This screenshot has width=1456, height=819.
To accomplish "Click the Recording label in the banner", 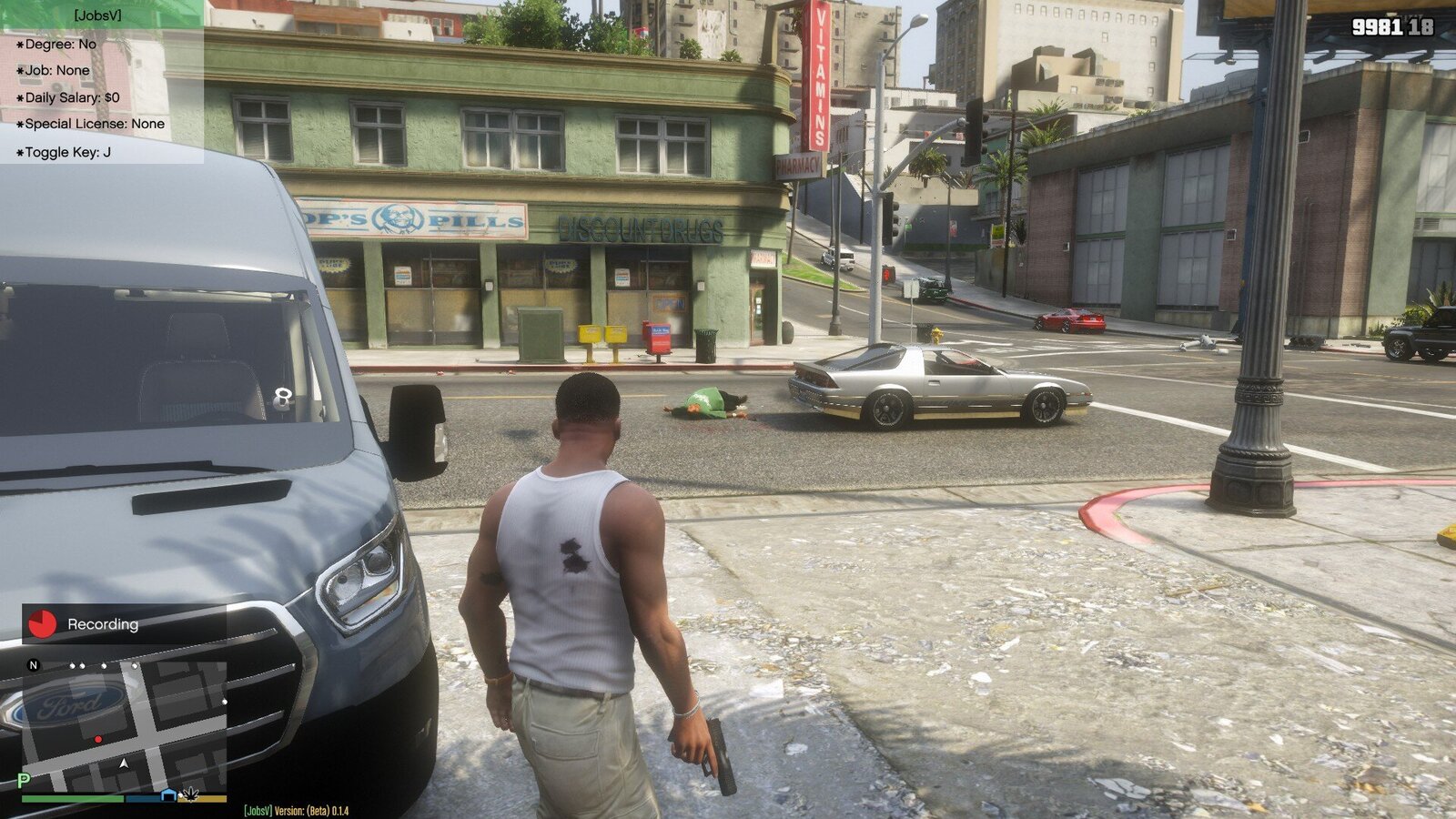I will [102, 624].
